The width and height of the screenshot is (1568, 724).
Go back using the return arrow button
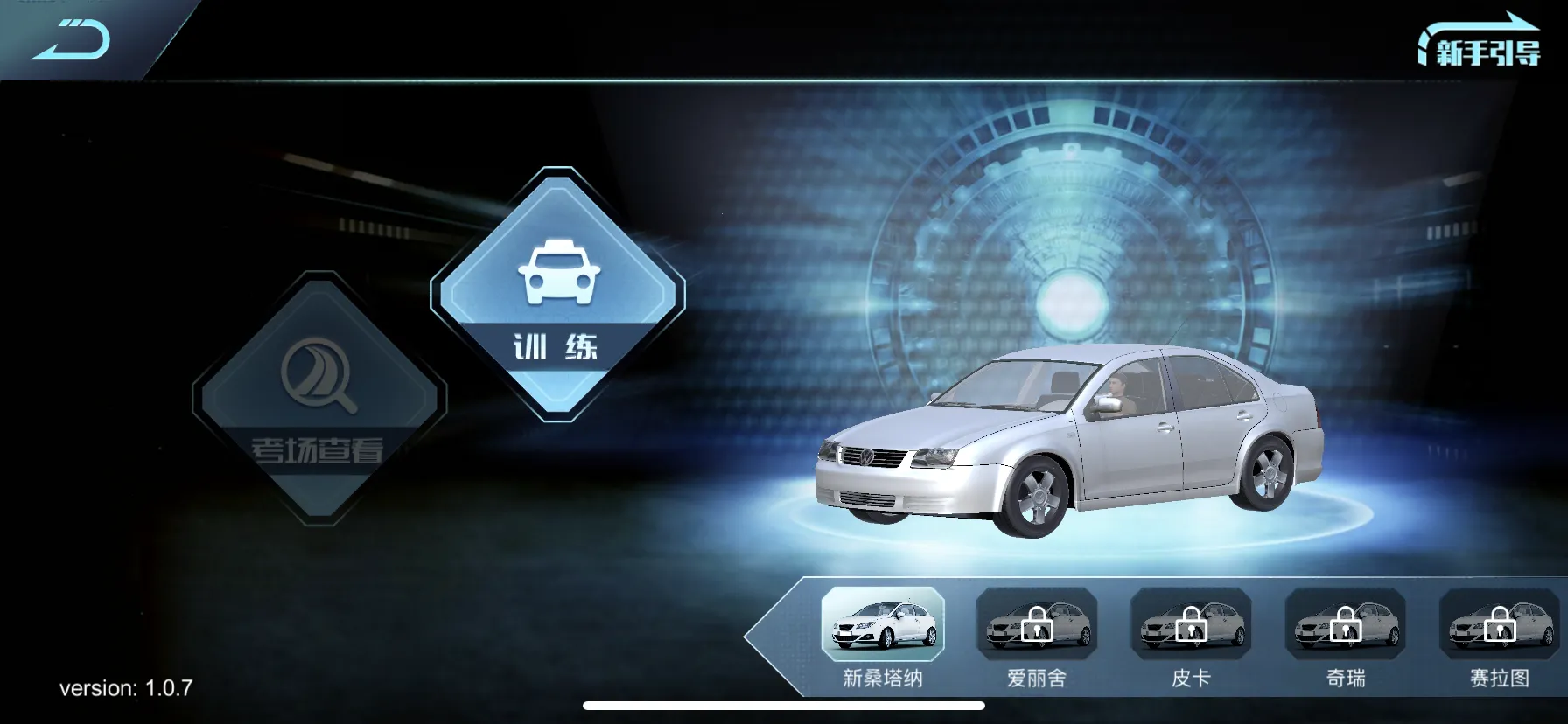pyautogui.click(x=72, y=40)
